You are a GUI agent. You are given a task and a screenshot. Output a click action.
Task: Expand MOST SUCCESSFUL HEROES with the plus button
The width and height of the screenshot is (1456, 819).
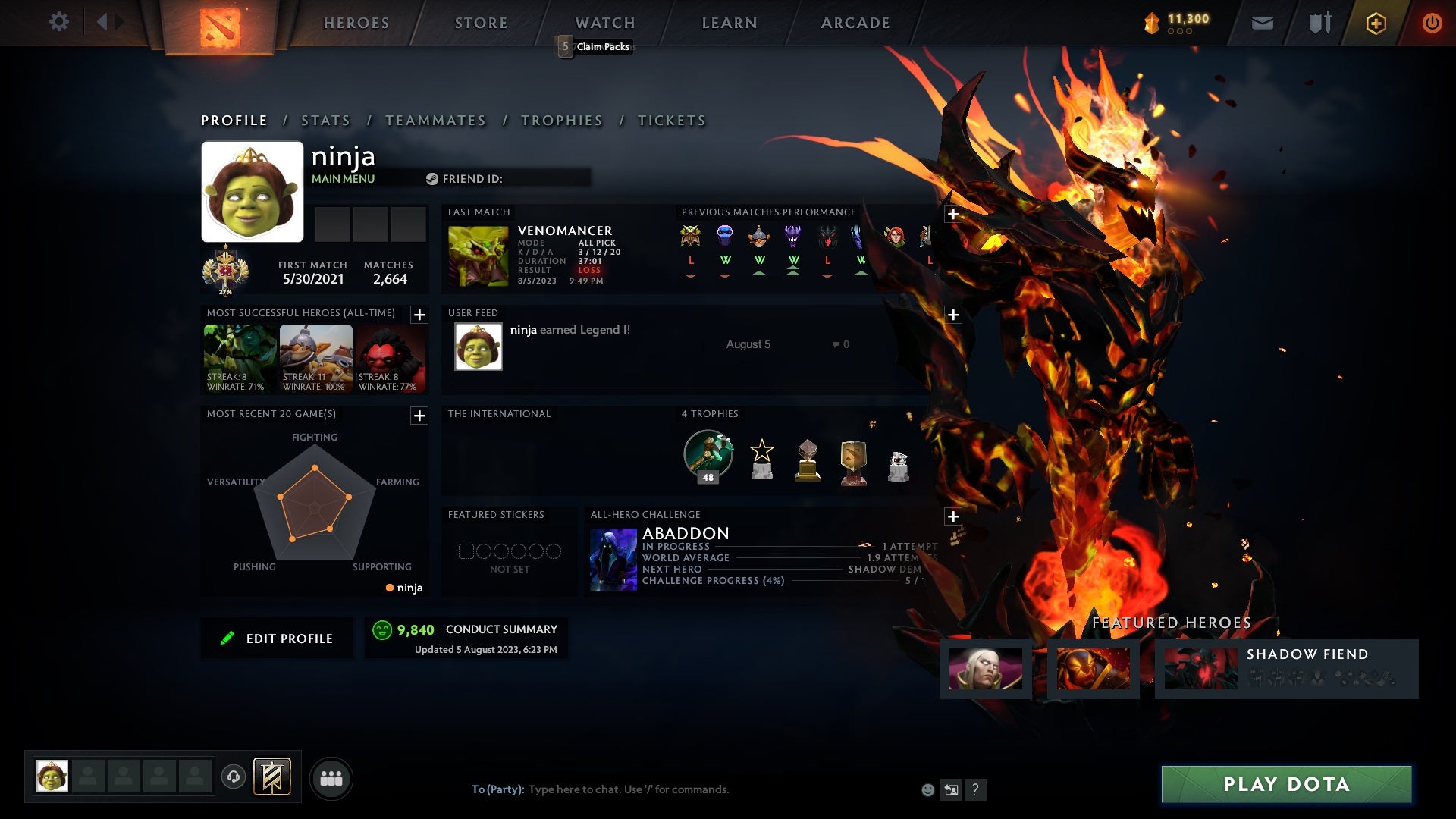tap(419, 314)
